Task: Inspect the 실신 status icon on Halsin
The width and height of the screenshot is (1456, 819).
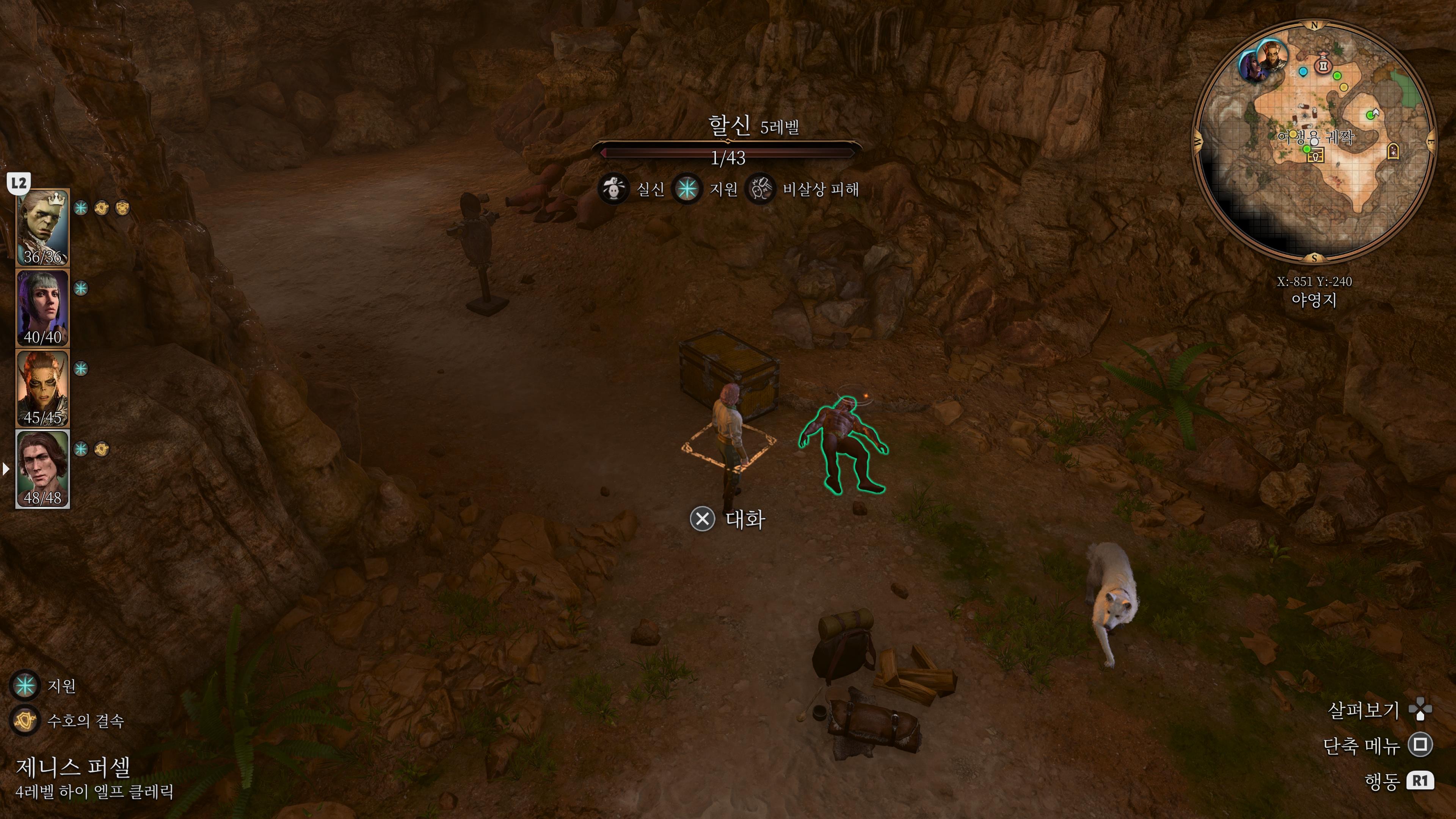Action: [613, 189]
